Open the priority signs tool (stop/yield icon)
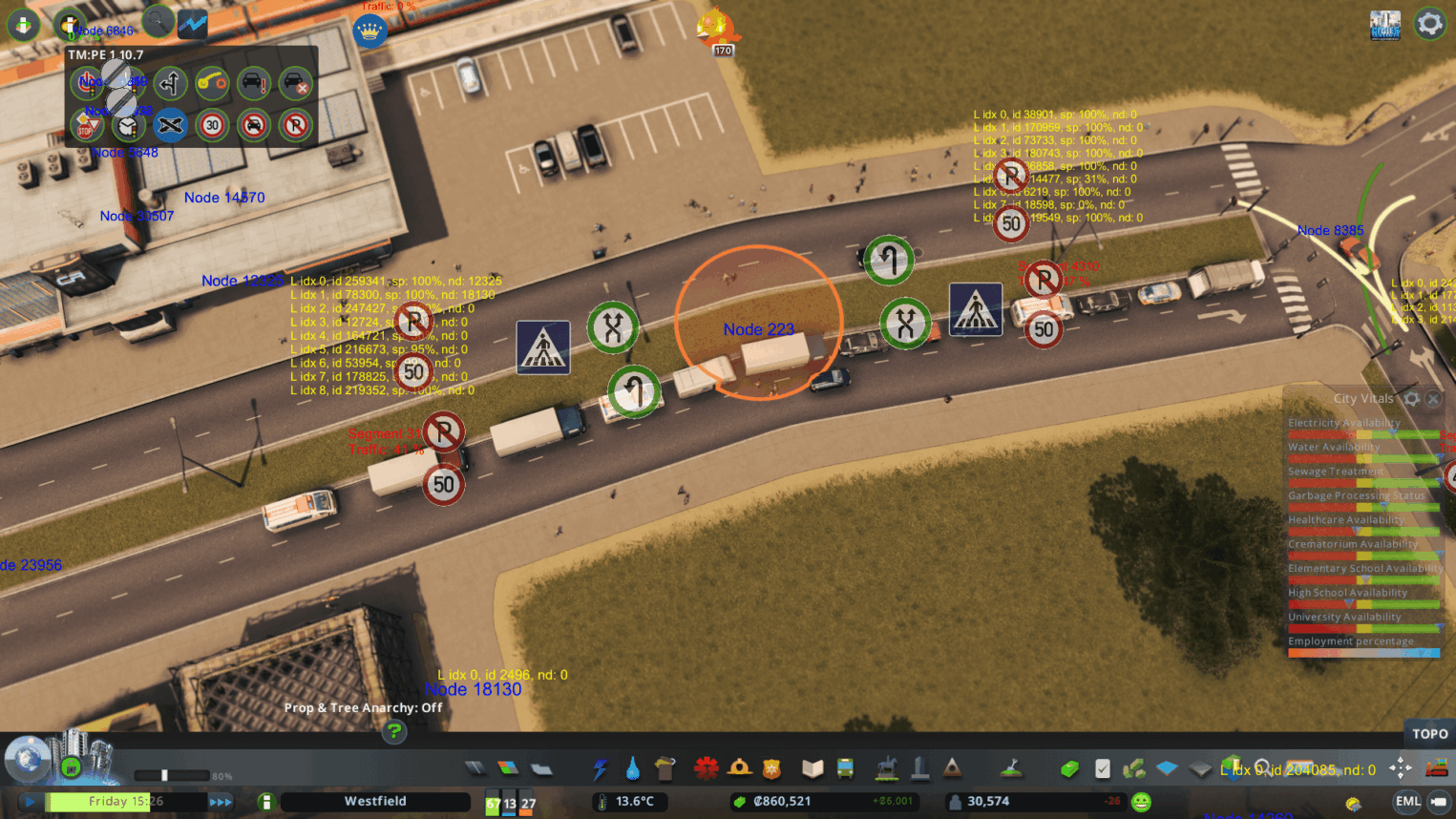The height and width of the screenshot is (819, 1456). point(86,125)
